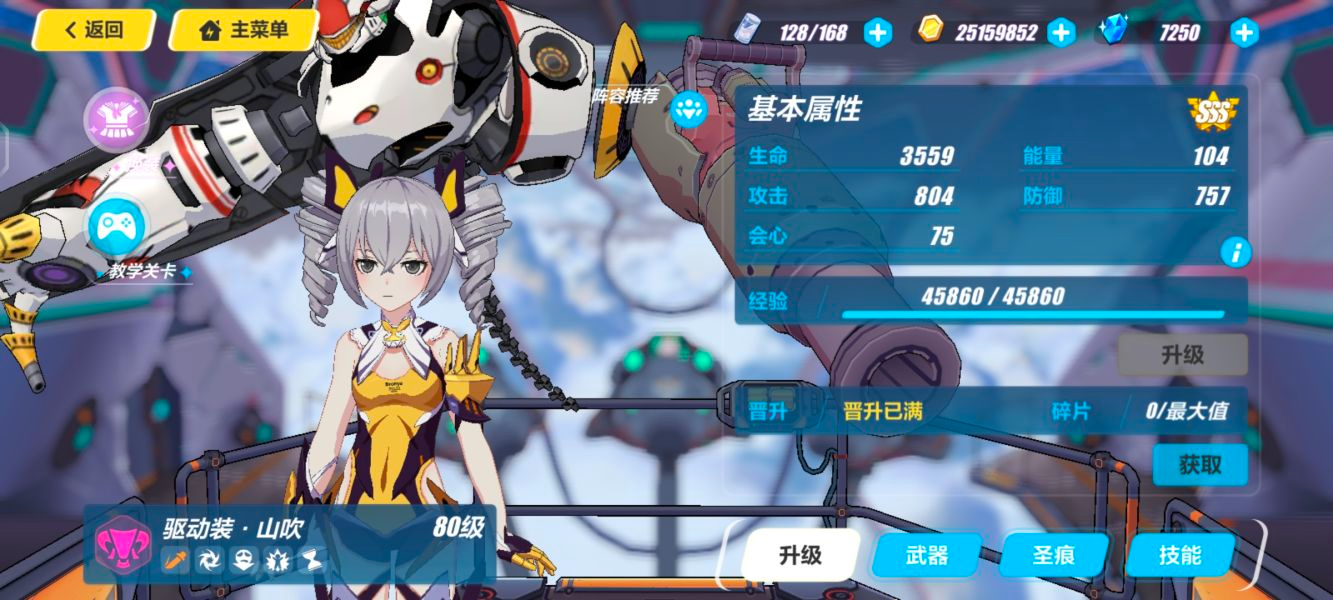
Task: Click the SSS rank star badge
Action: click(x=1213, y=110)
